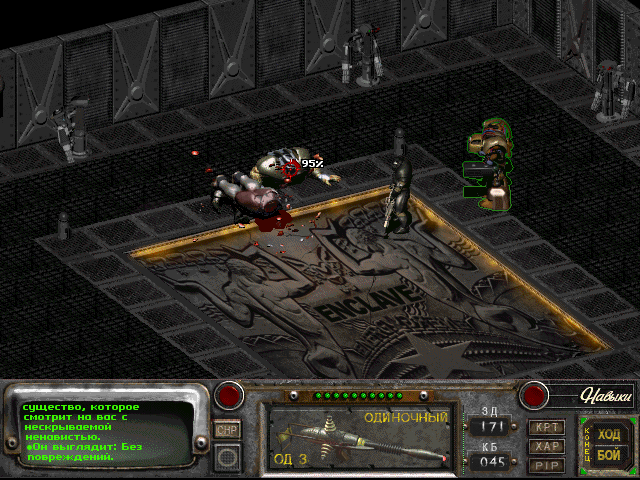Open the КРТ map screen
640x480 pixels.
(x=547, y=427)
